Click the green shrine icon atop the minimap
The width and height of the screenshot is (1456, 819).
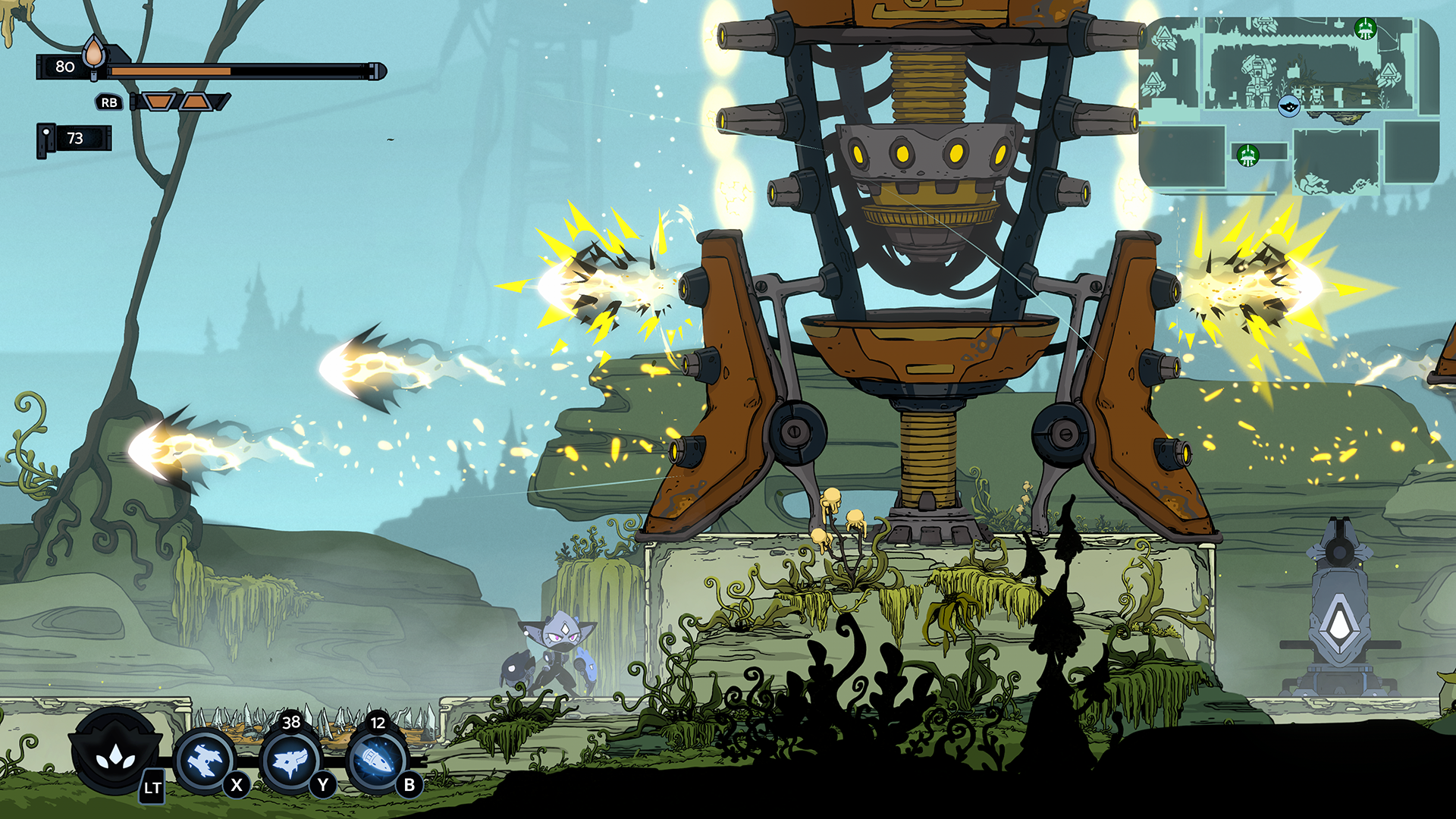coord(1365,30)
